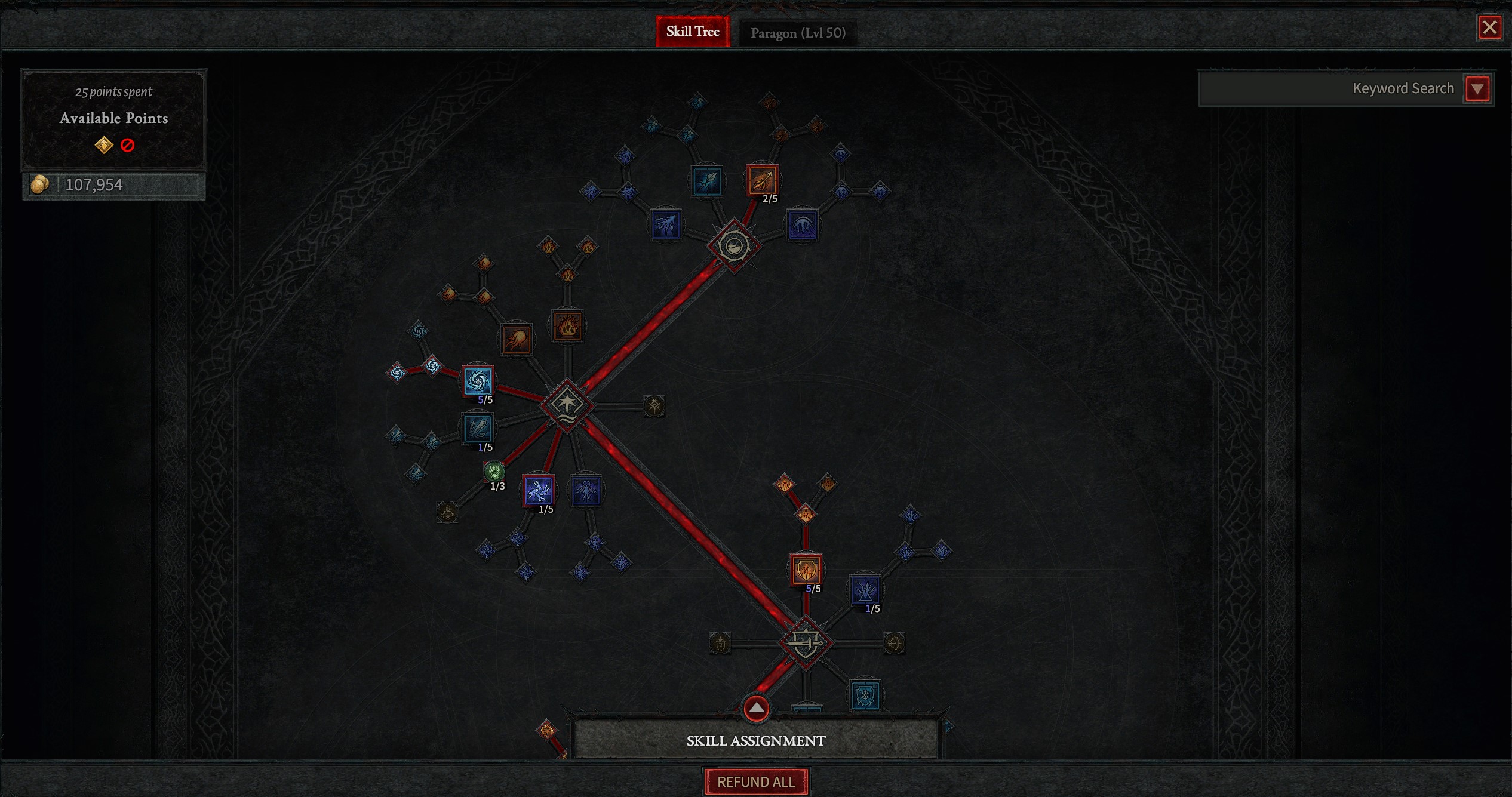Click the snowflake shield skill node

[865, 696]
